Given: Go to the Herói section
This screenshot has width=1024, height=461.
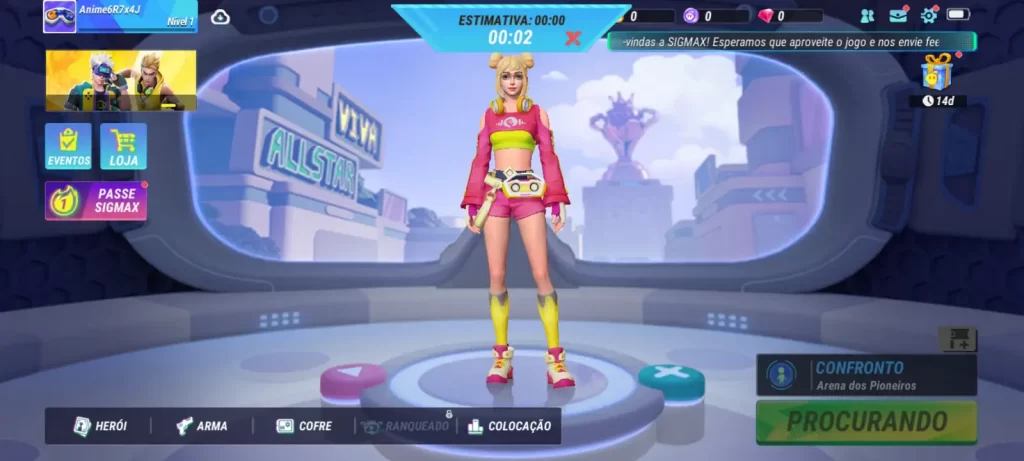Looking at the screenshot, I should (101, 426).
